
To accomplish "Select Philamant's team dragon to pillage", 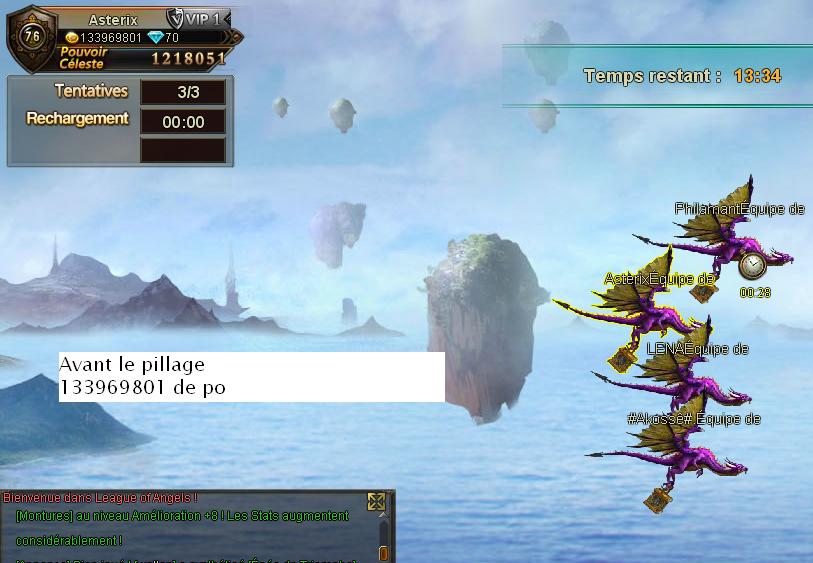I will (730, 238).
